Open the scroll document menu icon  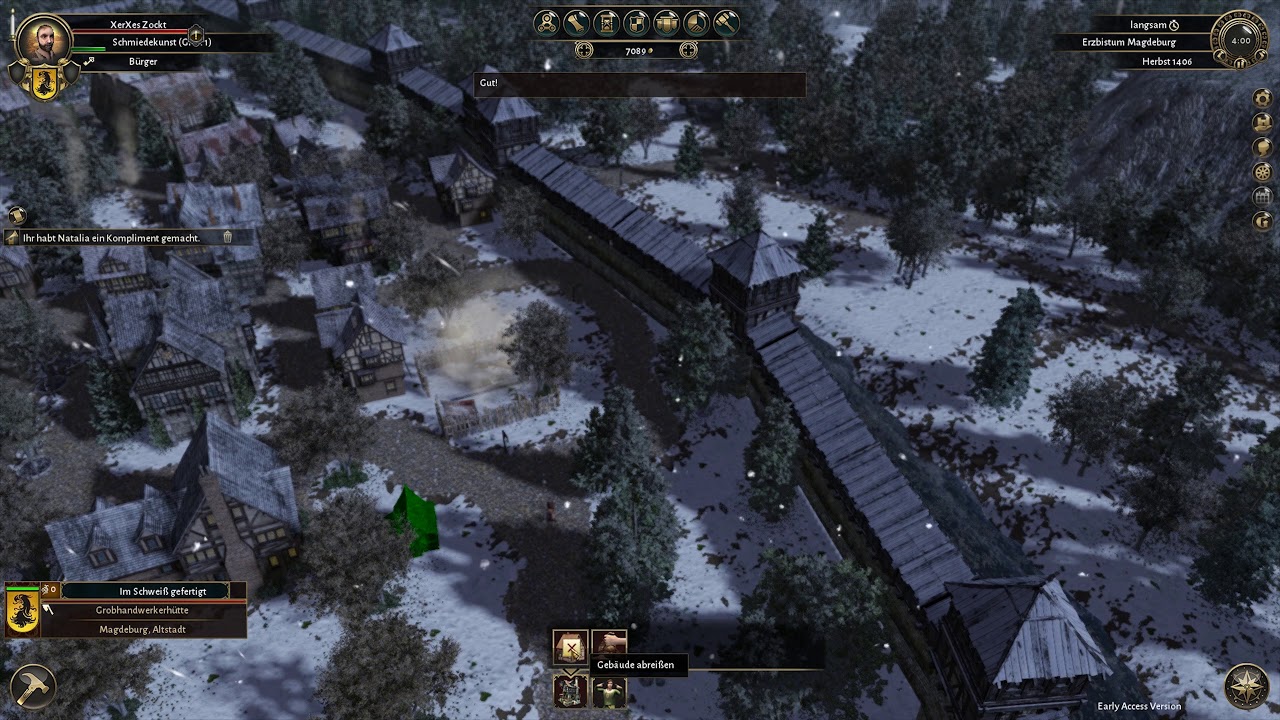(x=575, y=22)
